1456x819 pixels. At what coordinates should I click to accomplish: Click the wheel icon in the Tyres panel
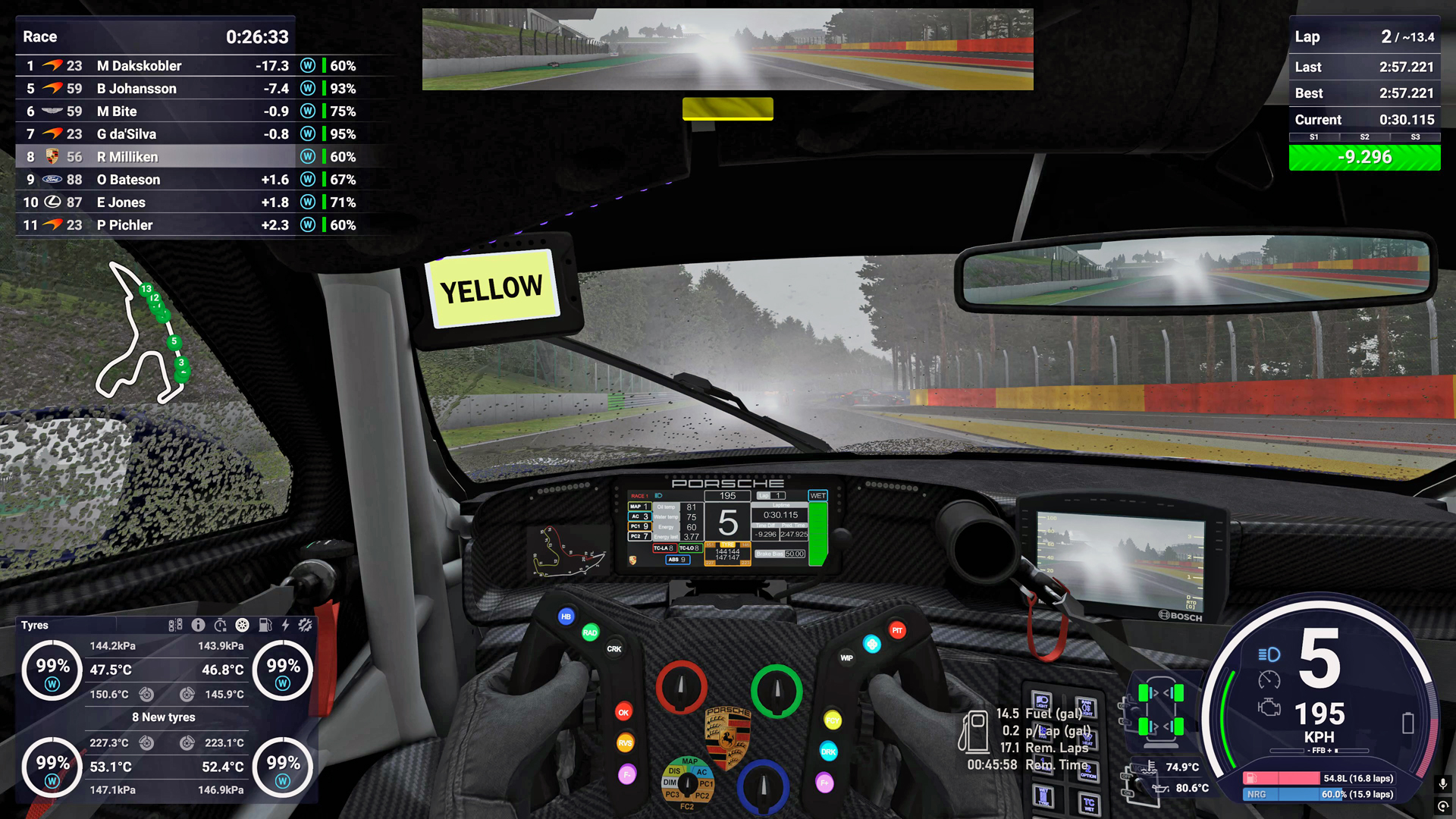click(x=243, y=625)
